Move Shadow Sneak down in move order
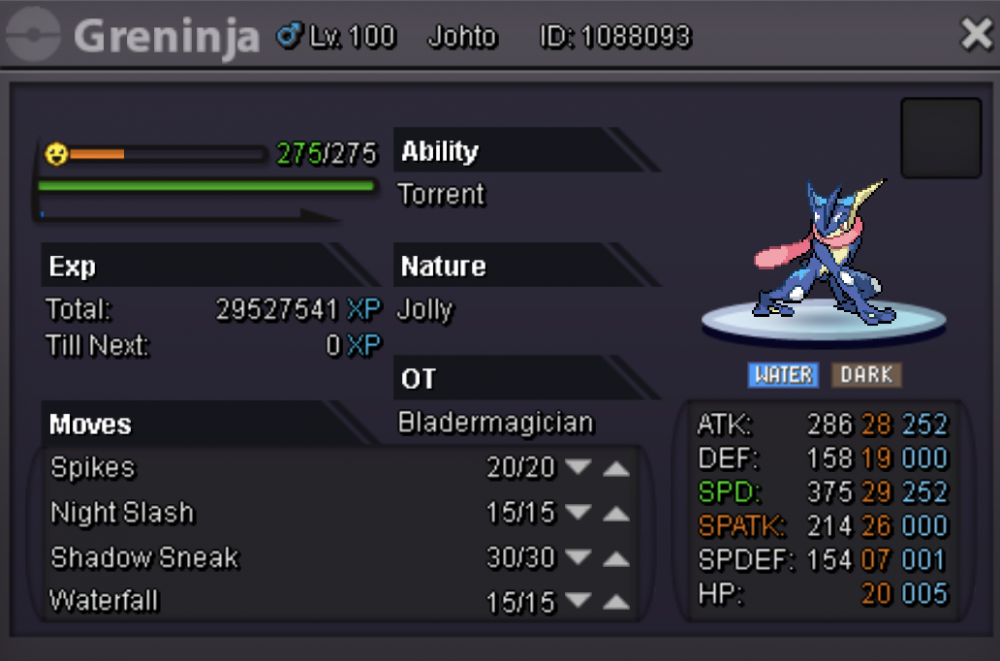The image size is (1000, 661). 578,557
